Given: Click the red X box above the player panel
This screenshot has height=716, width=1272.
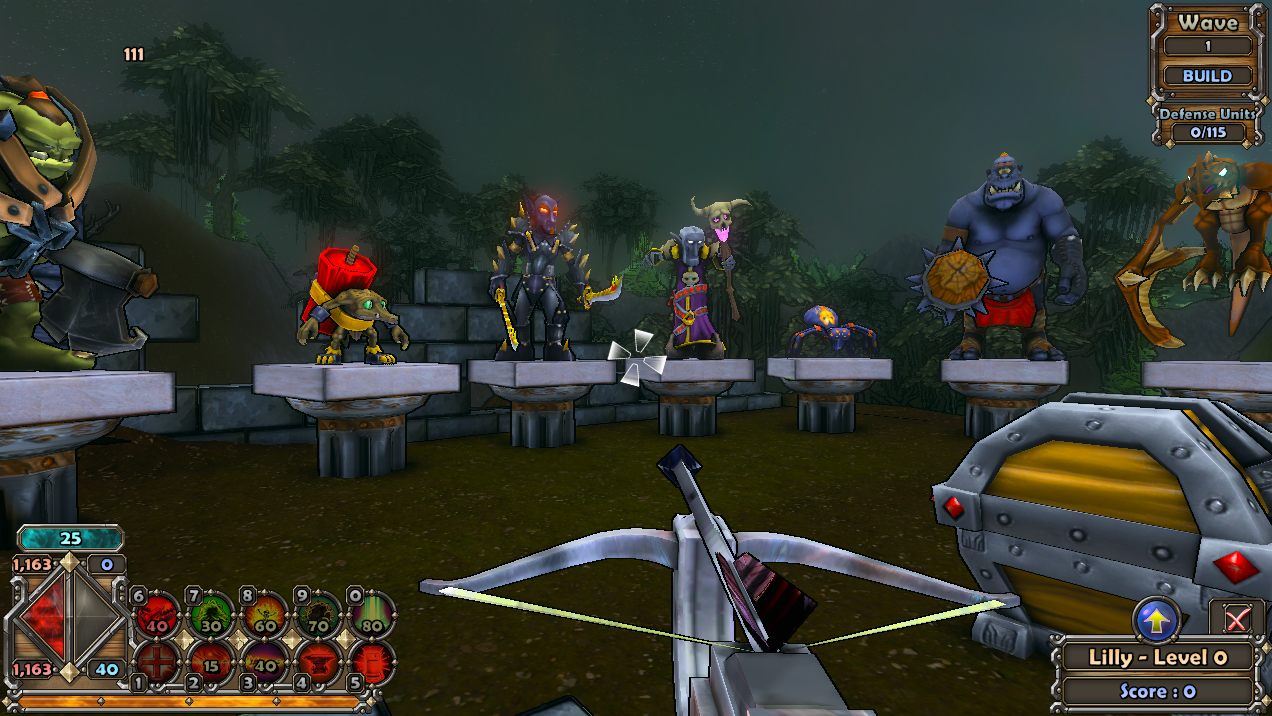Looking at the screenshot, I should tap(1236, 620).
